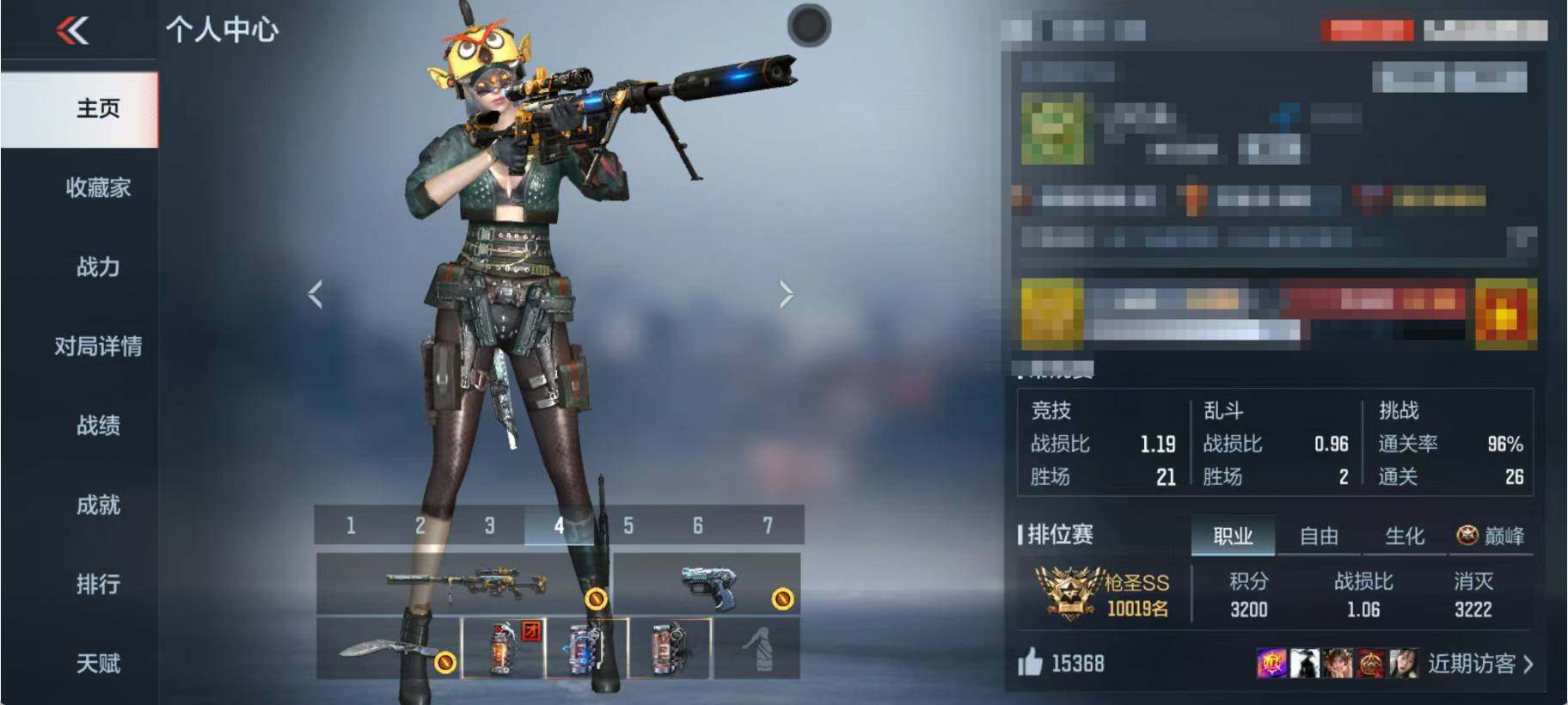Select the pistol secondary weapon slot

[x=707, y=584]
